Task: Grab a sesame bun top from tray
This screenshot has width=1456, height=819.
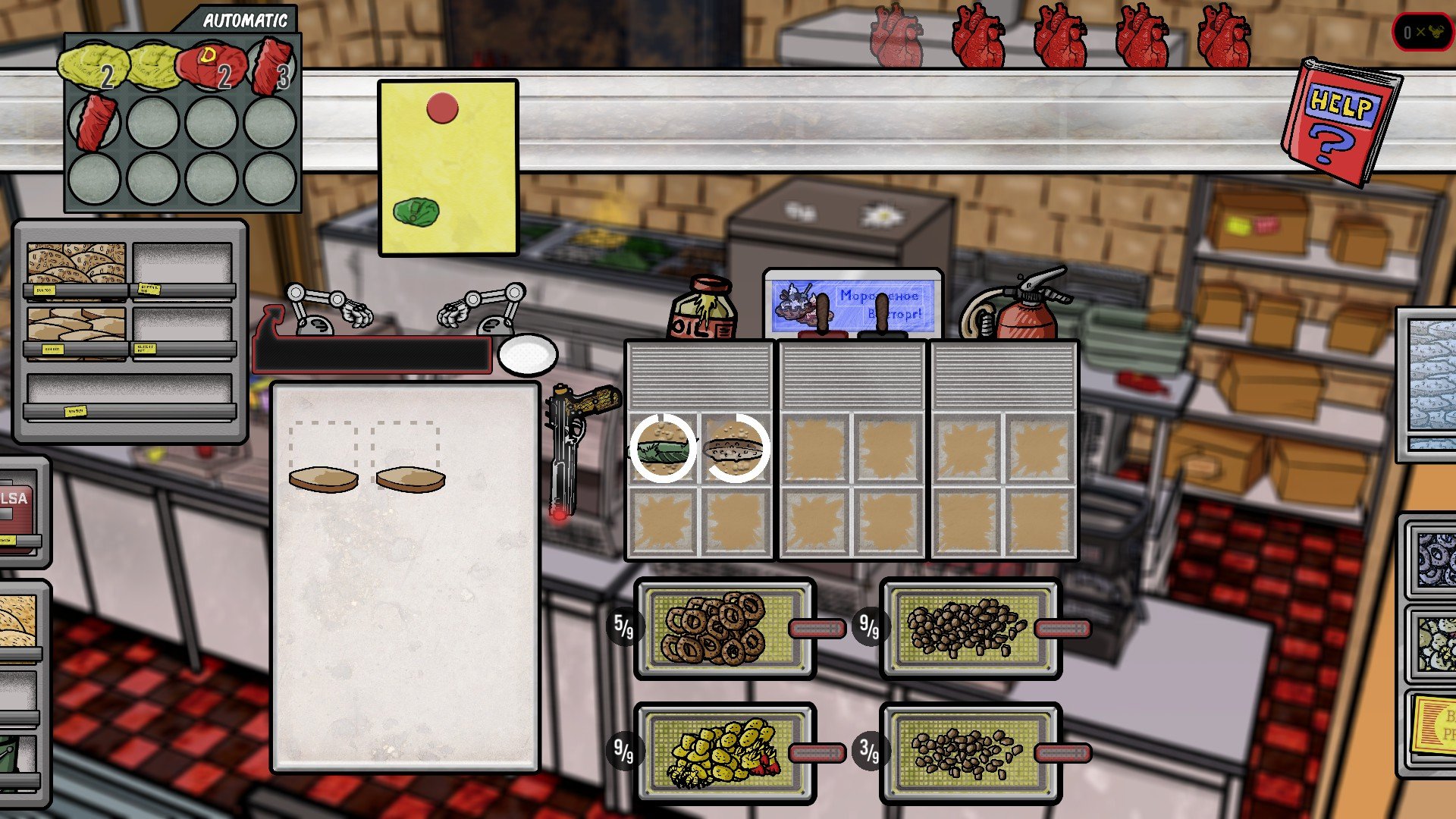Action: click(76, 263)
